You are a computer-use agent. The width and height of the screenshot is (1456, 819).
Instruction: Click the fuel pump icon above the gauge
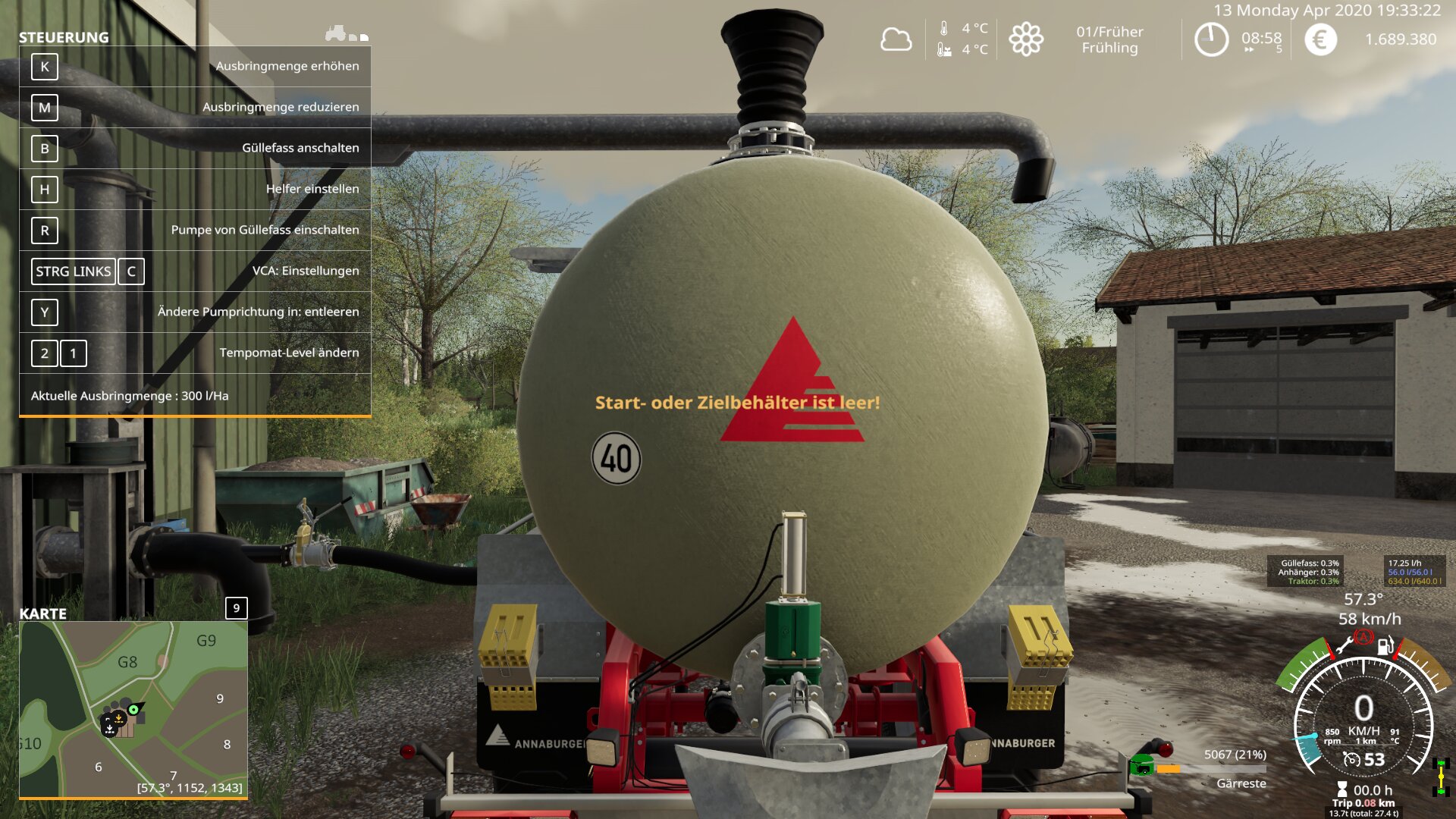[x=1385, y=646]
